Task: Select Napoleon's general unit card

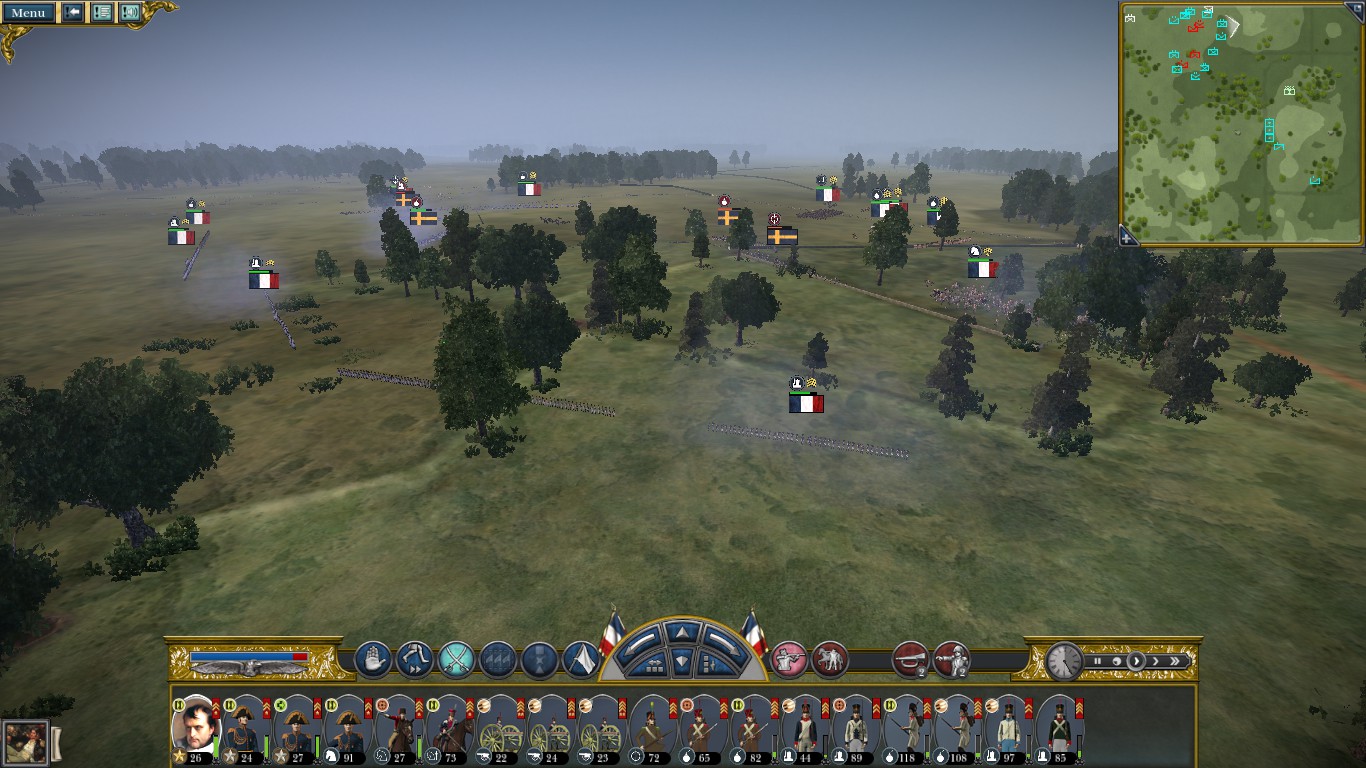Action: pyautogui.click(x=197, y=728)
